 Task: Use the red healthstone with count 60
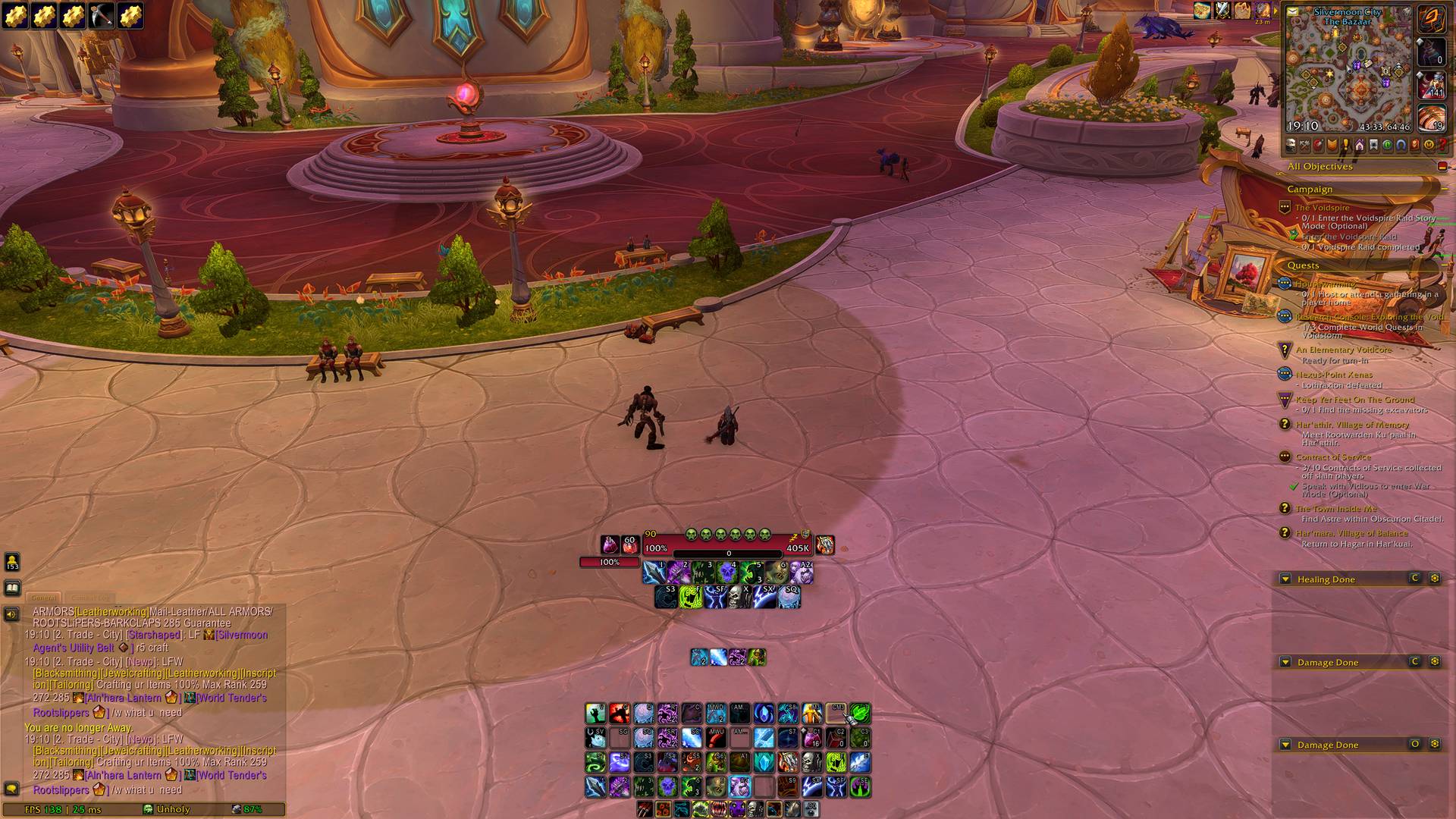[x=629, y=544]
